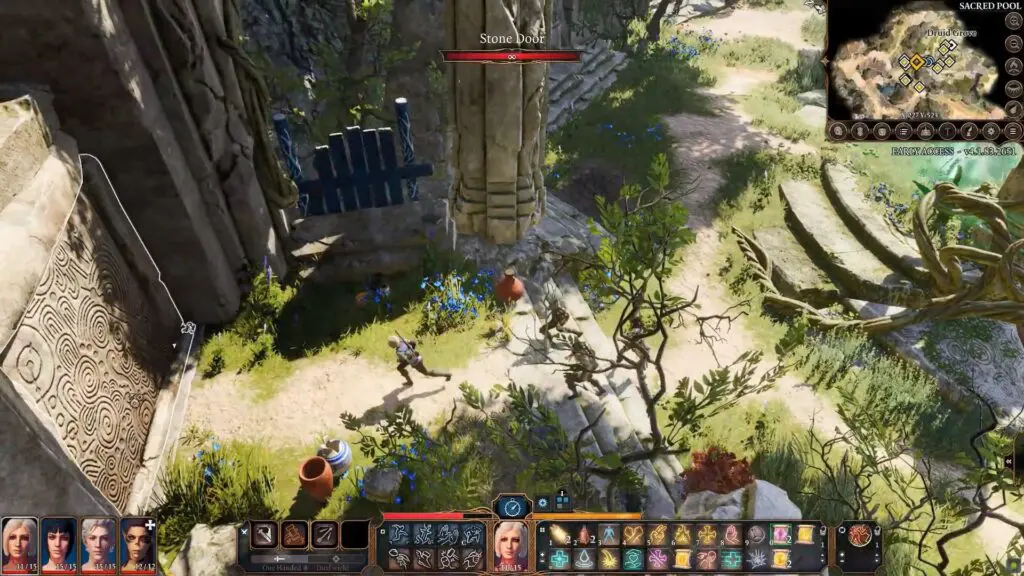Activate the teal heart-in-hand spell
Screen dimensions: 1024x576
(633, 559)
